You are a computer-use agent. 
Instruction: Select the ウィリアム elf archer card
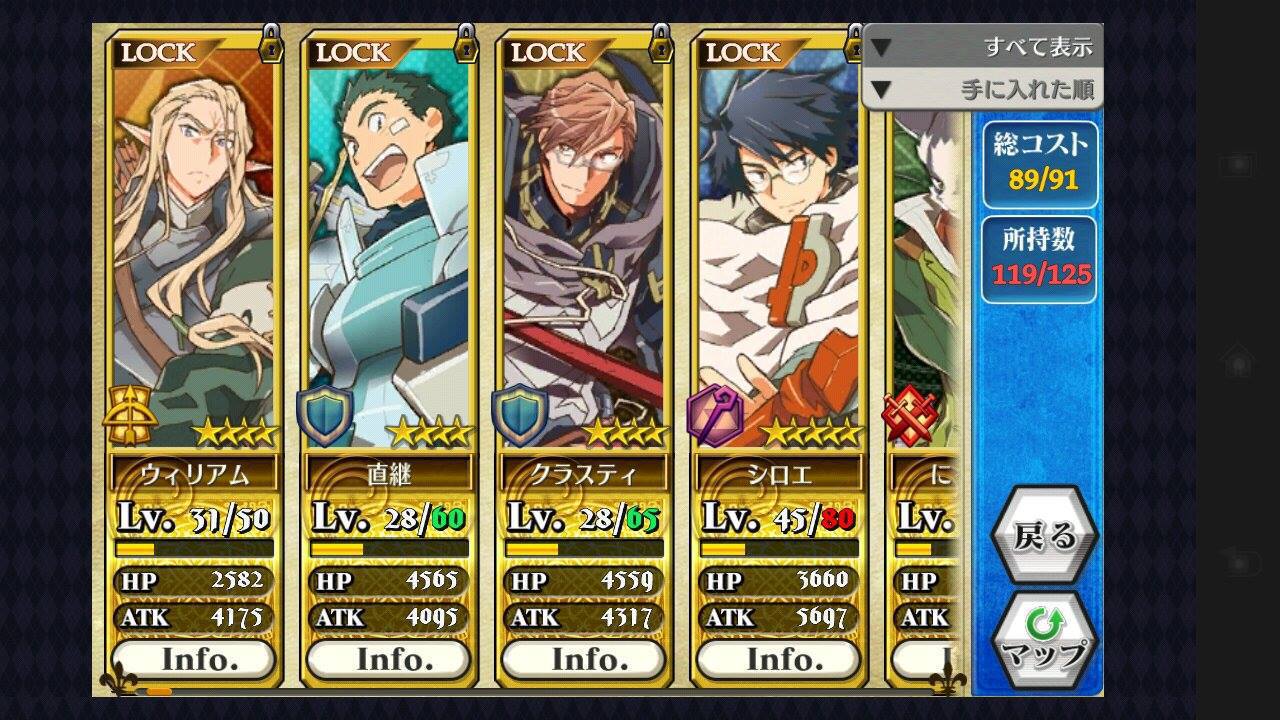pyautogui.click(x=193, y=250)
